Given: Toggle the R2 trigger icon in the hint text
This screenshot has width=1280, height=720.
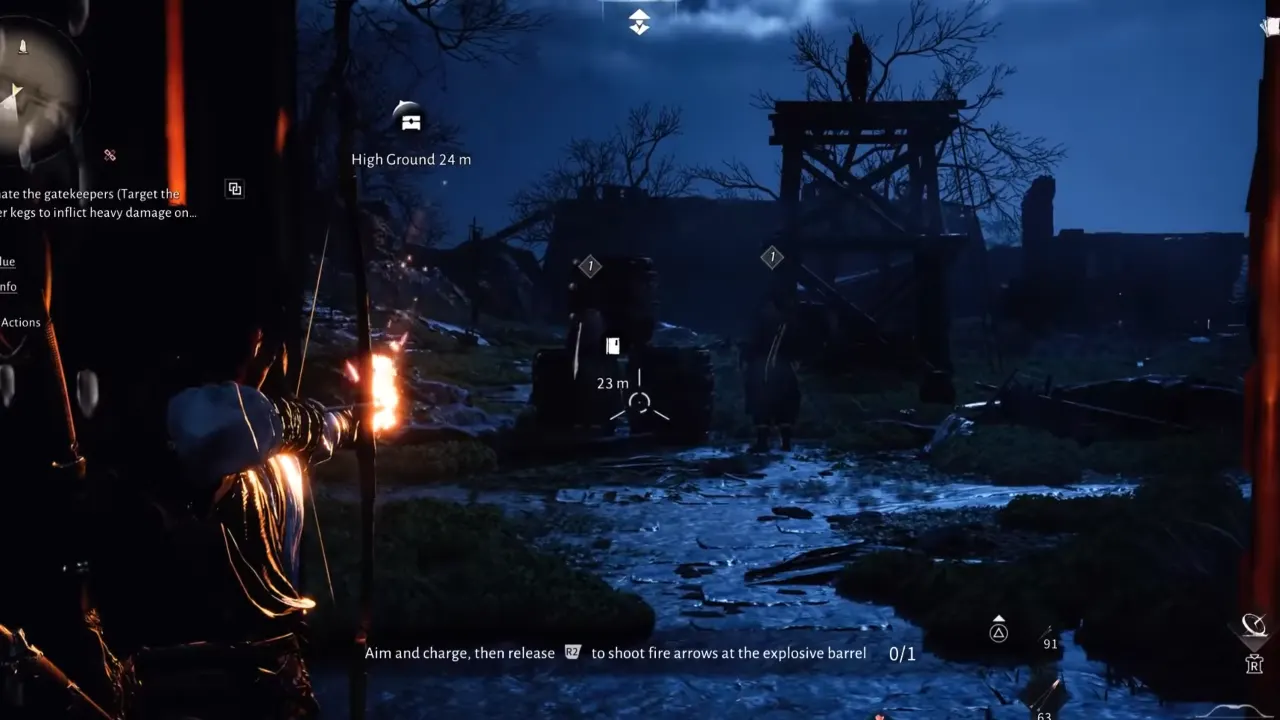Looking at the screenshot, I should tap(572, 653).
